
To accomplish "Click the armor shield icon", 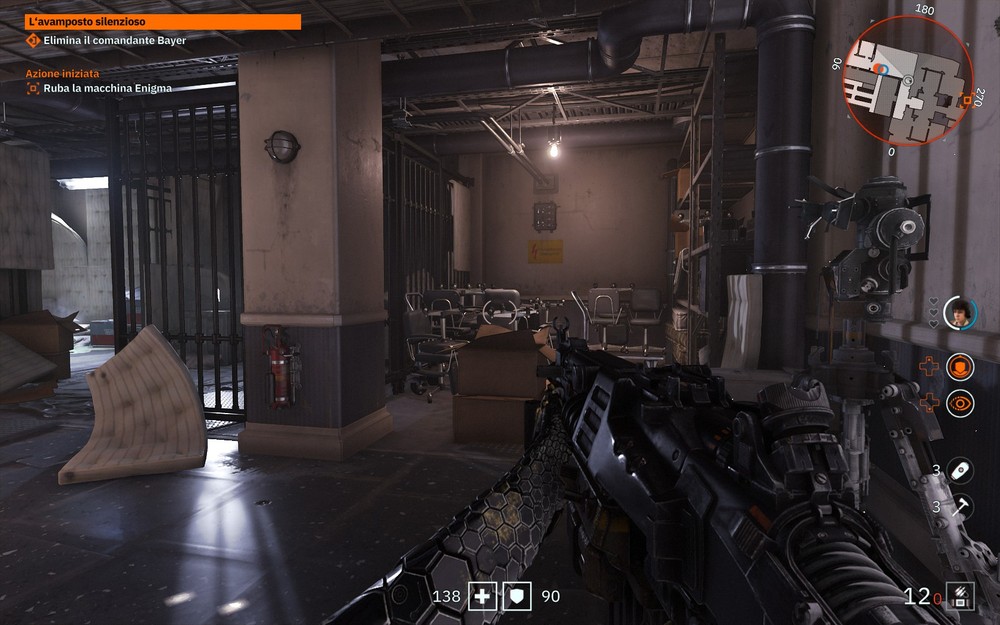I will click(517, 596).
